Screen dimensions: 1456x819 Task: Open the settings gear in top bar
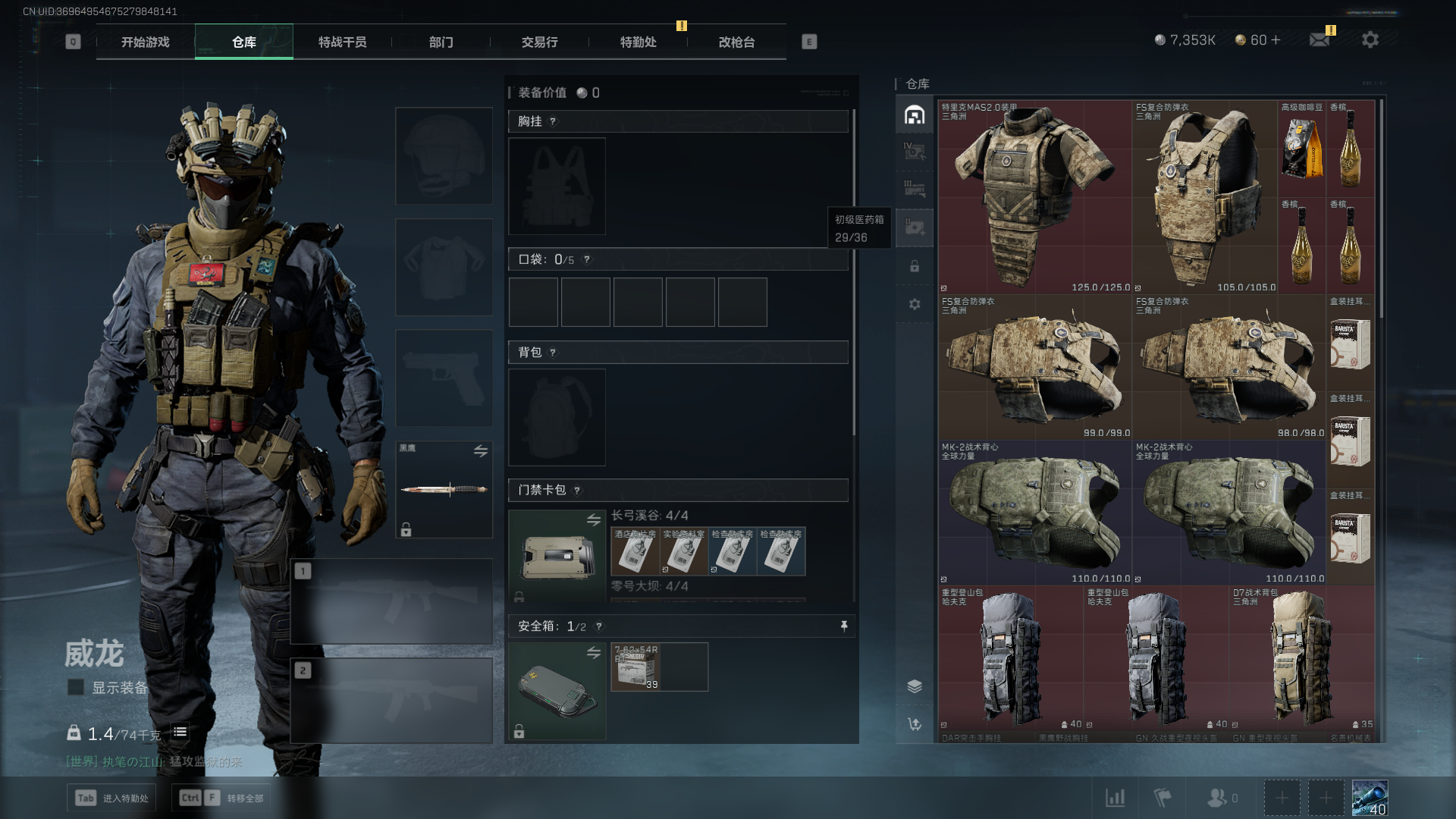(x=1370, y=39)
